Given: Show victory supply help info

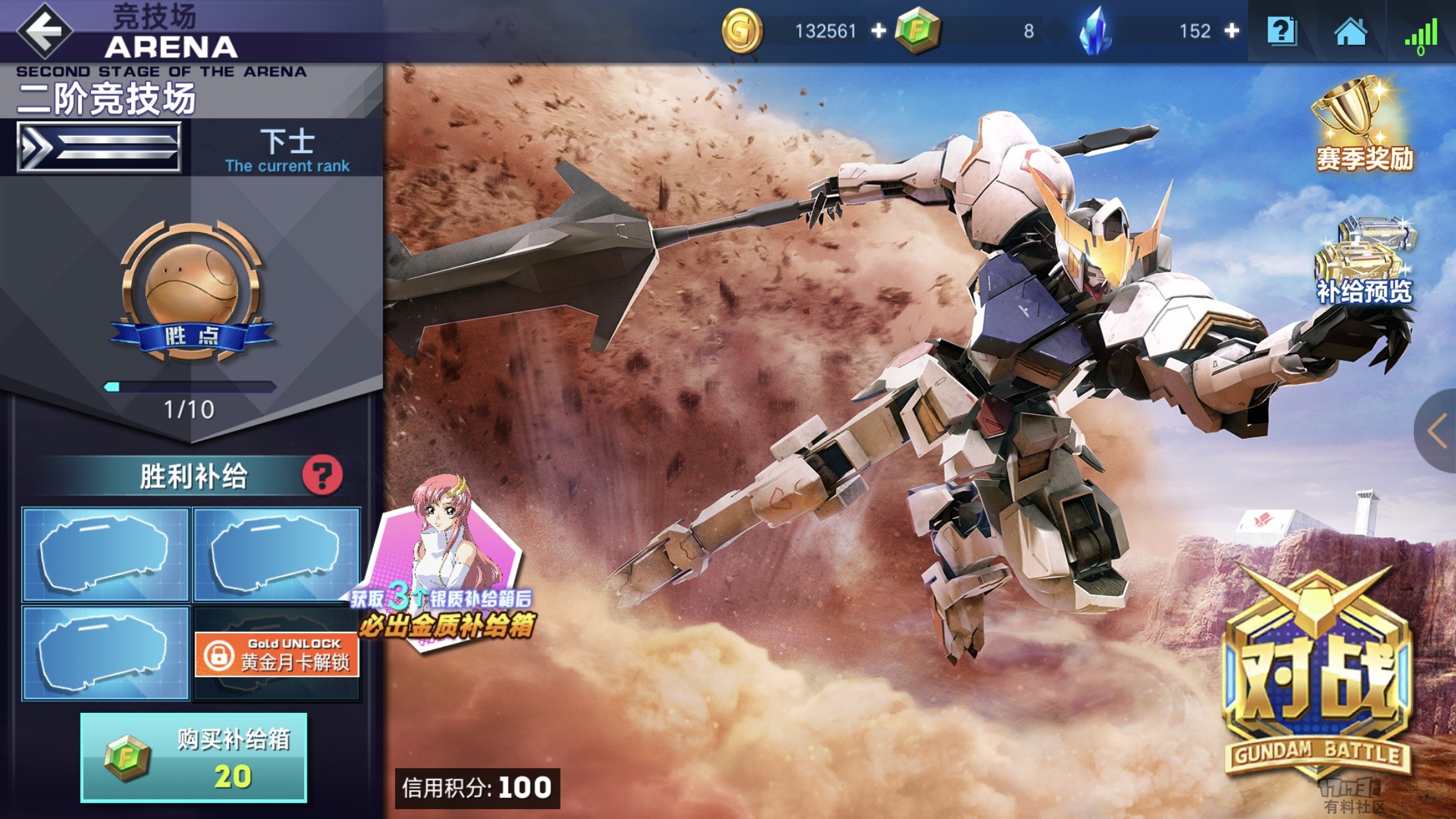Looking at the screenshot, I should tap(322, 475).
